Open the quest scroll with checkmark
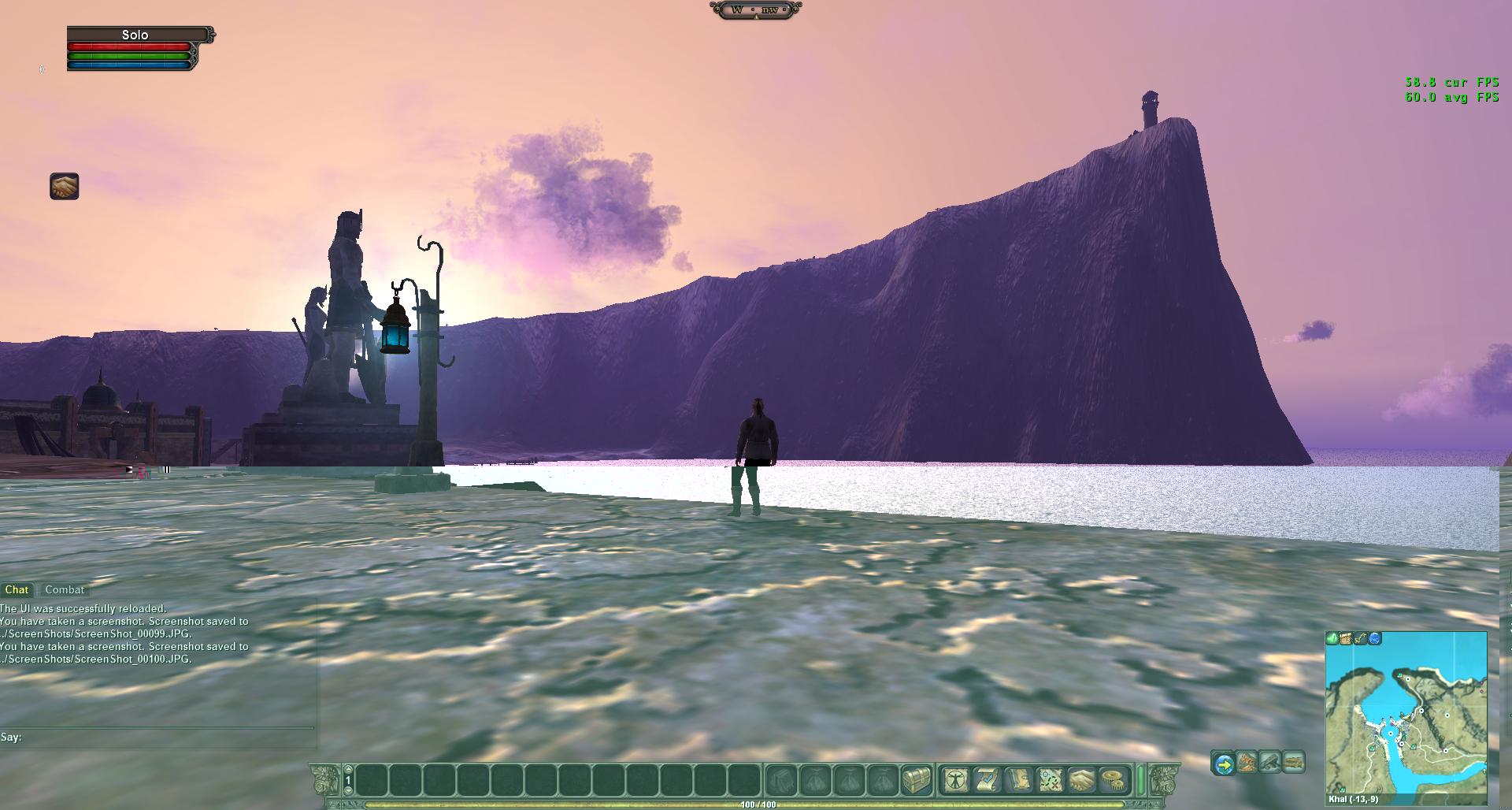 (x=987, y=780)
